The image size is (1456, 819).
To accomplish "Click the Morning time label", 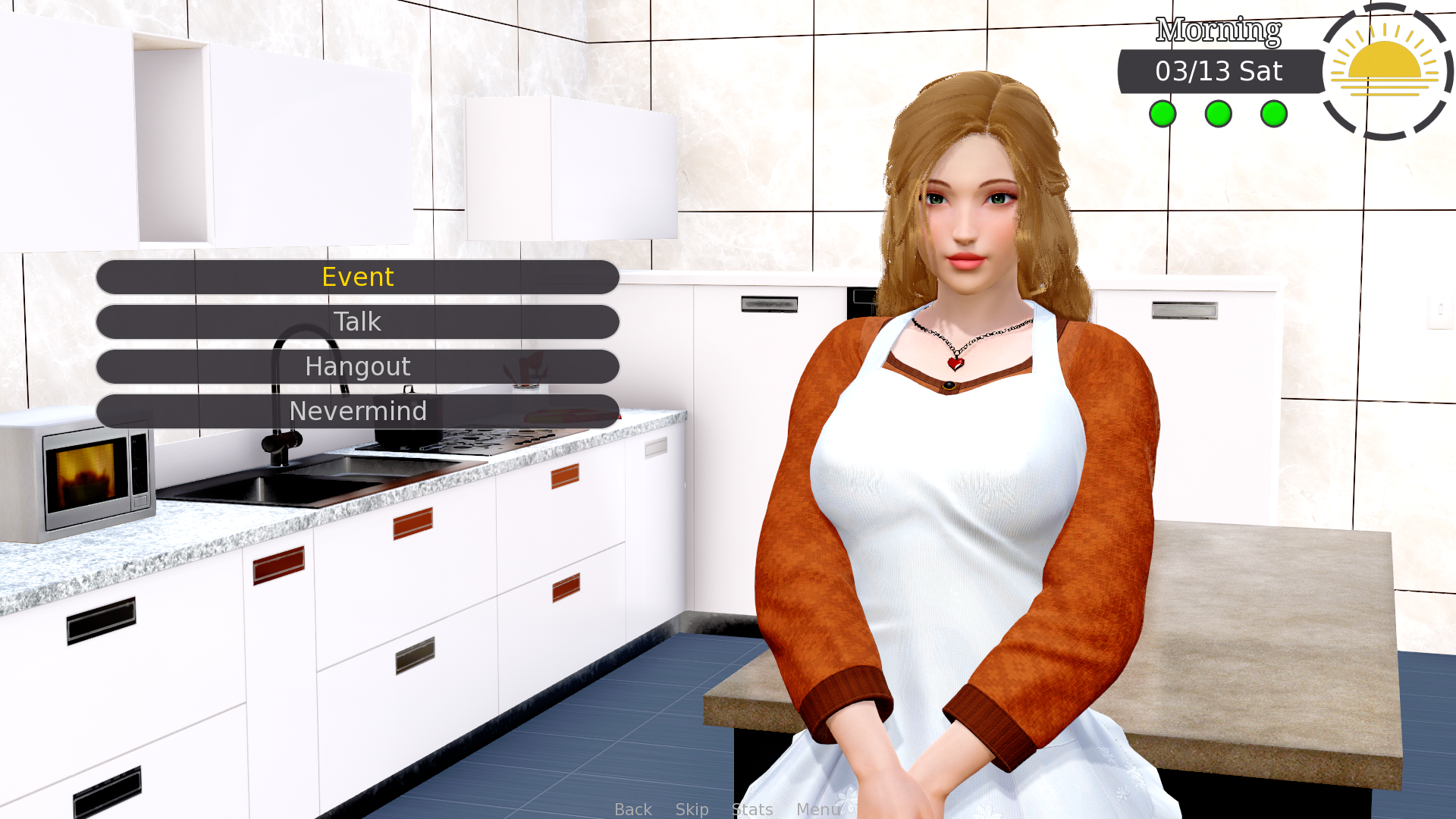I will pyautogui.click(x=1217, y=30).
